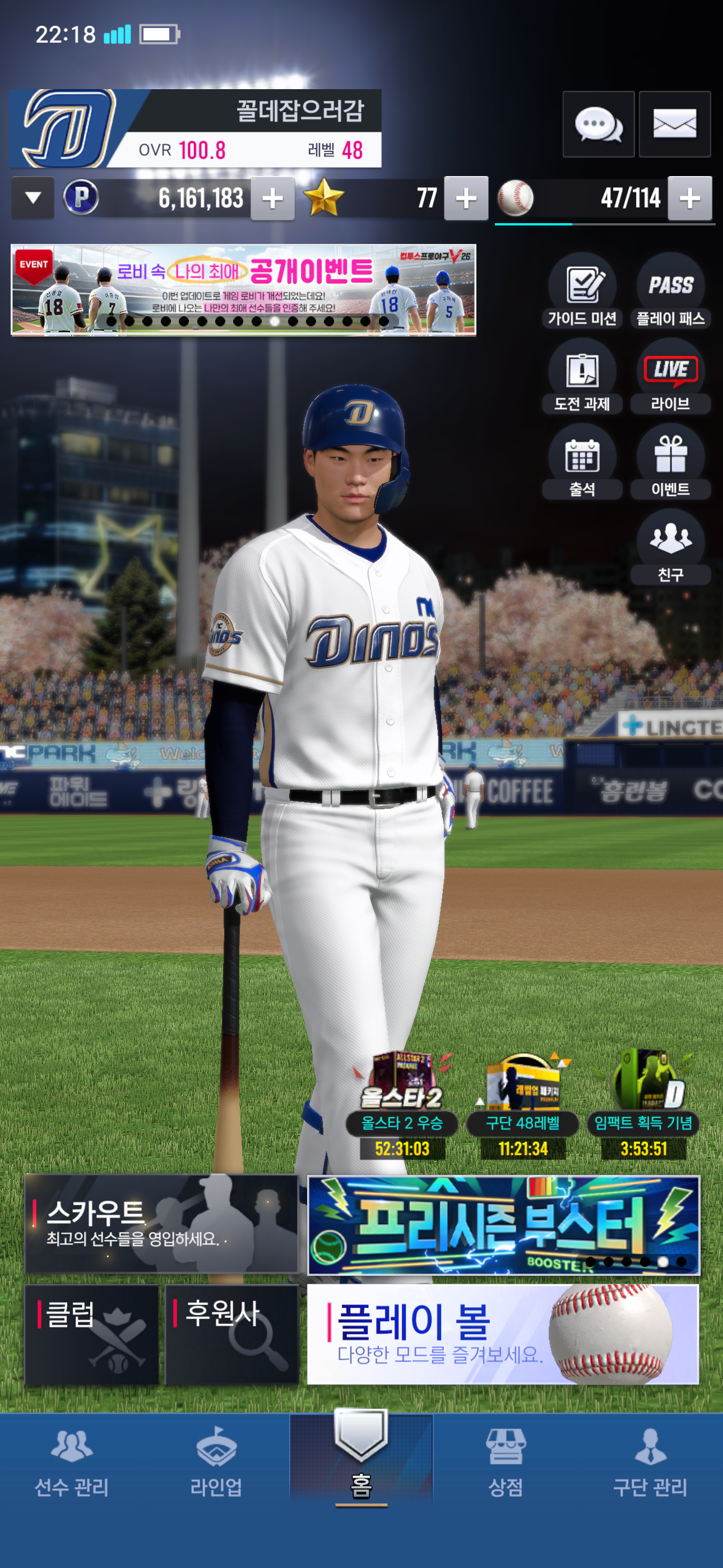Open the 플레이 패스 PASS menu
The width and height of the screenshot is (723, 1568).
(x=671, y=292)
